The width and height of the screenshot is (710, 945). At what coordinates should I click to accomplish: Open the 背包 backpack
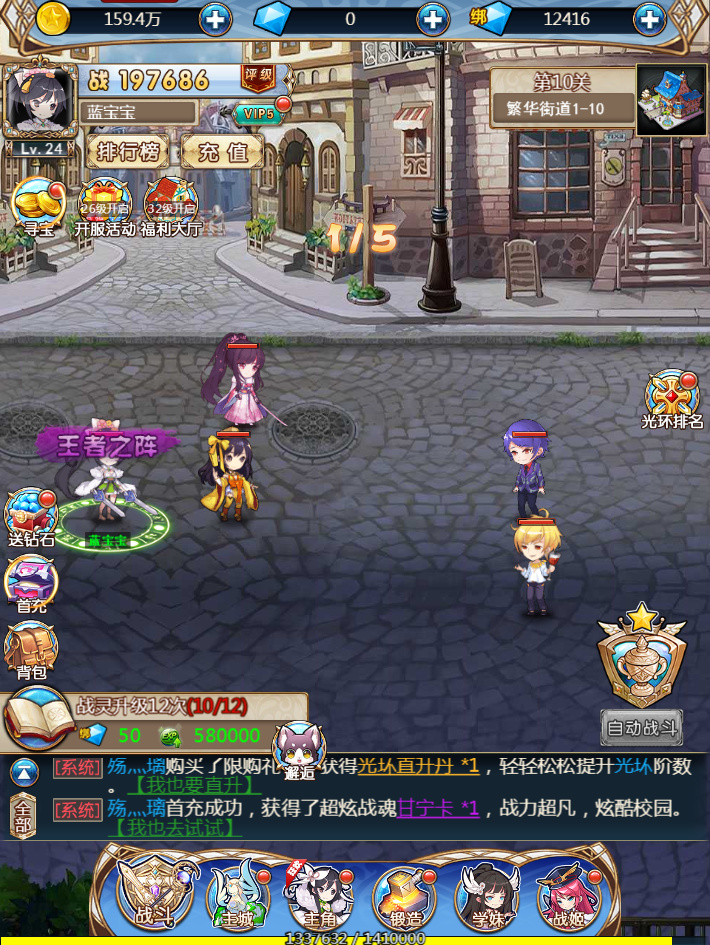(x=31, y=650)
